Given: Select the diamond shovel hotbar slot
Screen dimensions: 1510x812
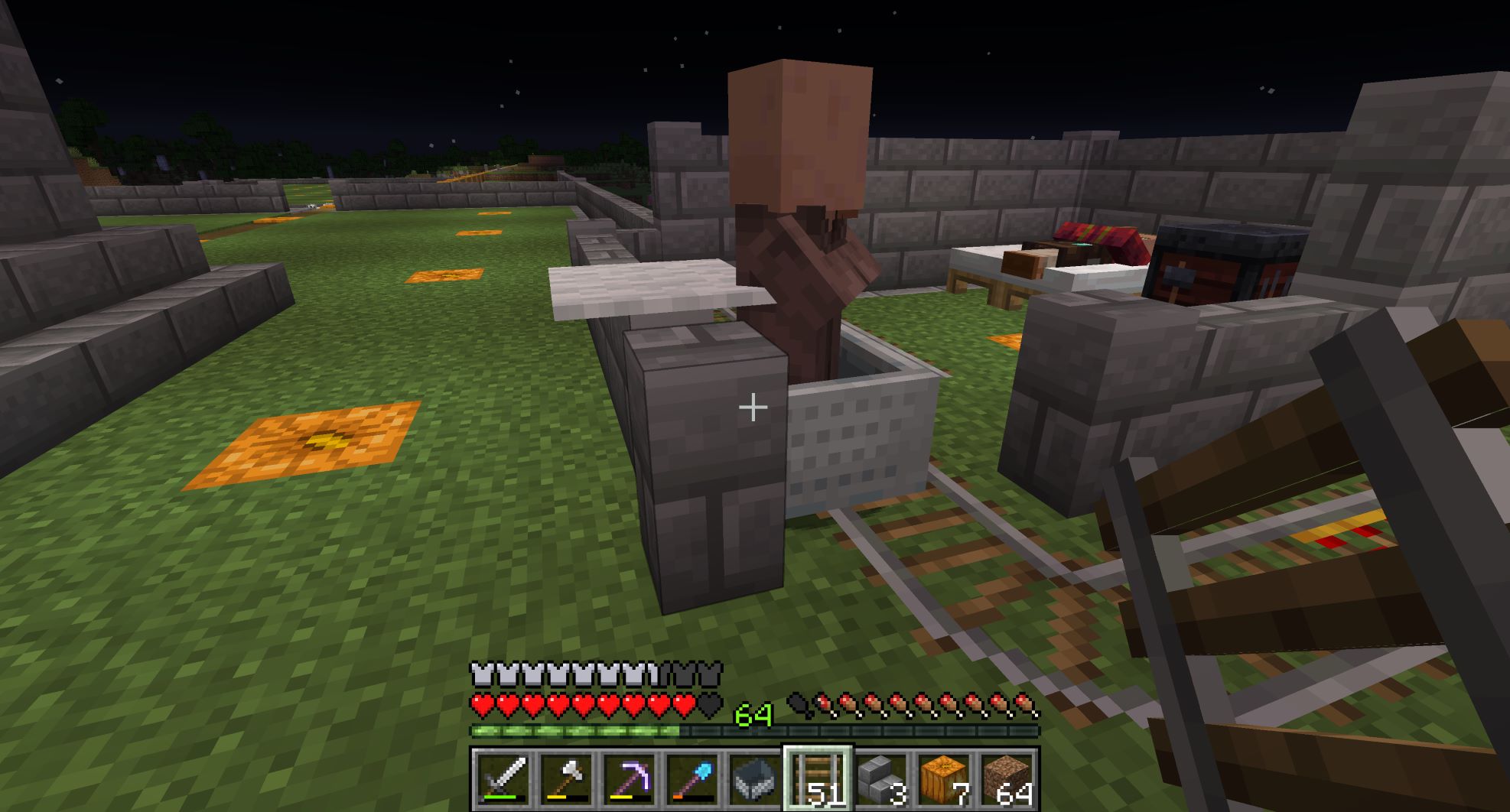Looking at the screenshot, I should pos(692,779).
